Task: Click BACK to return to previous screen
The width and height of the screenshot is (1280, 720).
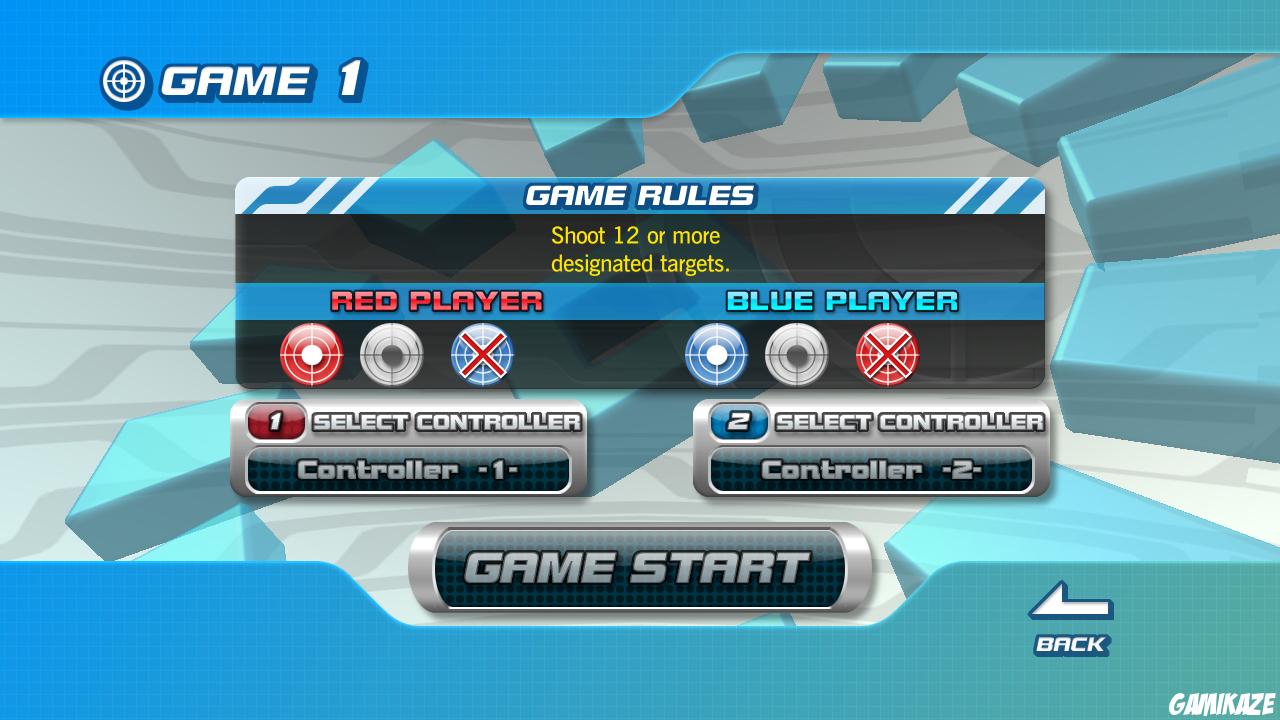Action: (x=1070, y=645)
